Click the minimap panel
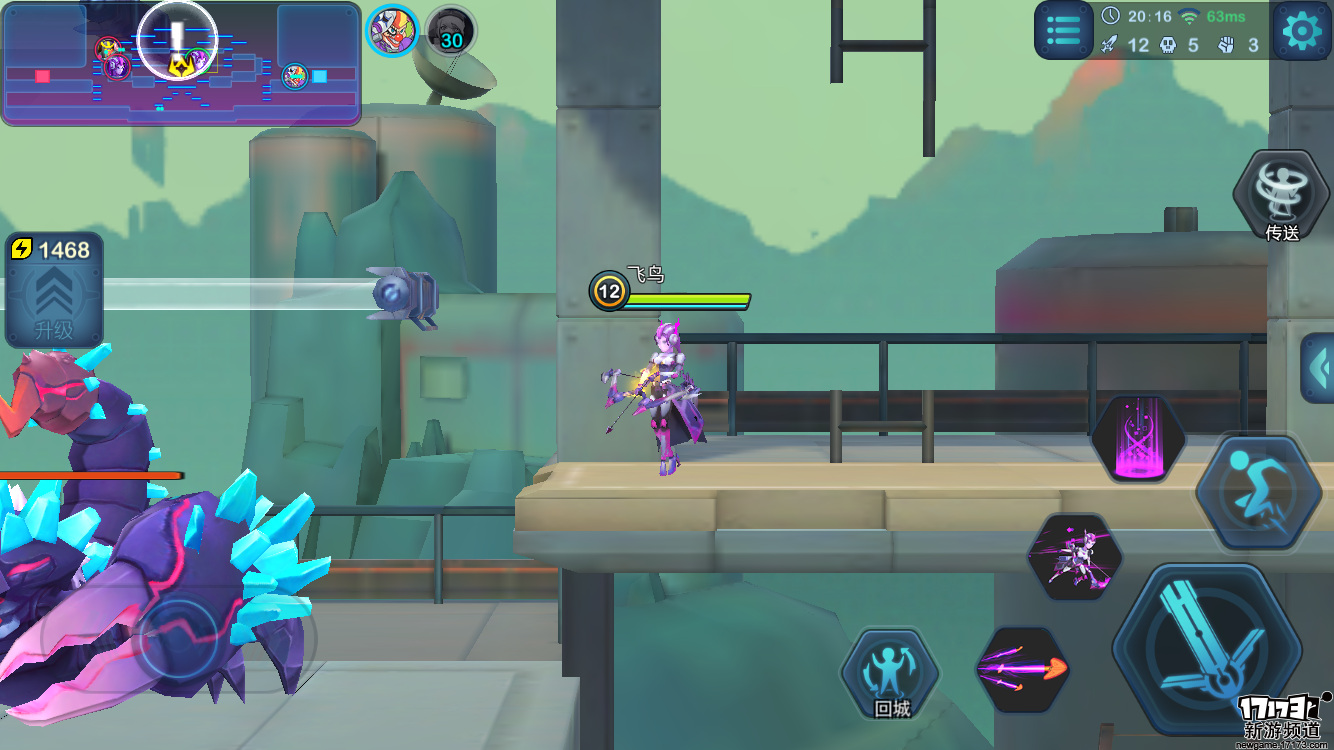1334x750 pixels. tap(181, 64)
